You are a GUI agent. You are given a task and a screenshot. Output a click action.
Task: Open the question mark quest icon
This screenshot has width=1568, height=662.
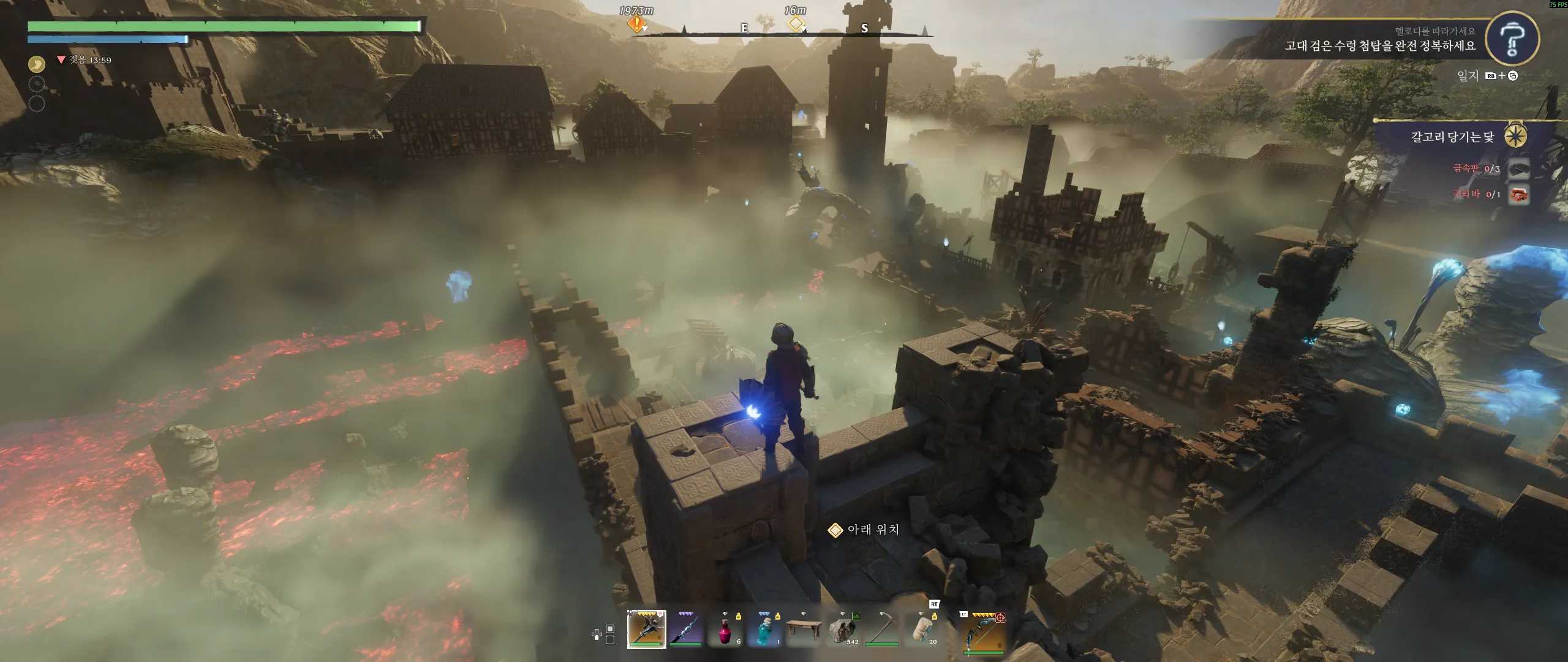pos(1512,39)
